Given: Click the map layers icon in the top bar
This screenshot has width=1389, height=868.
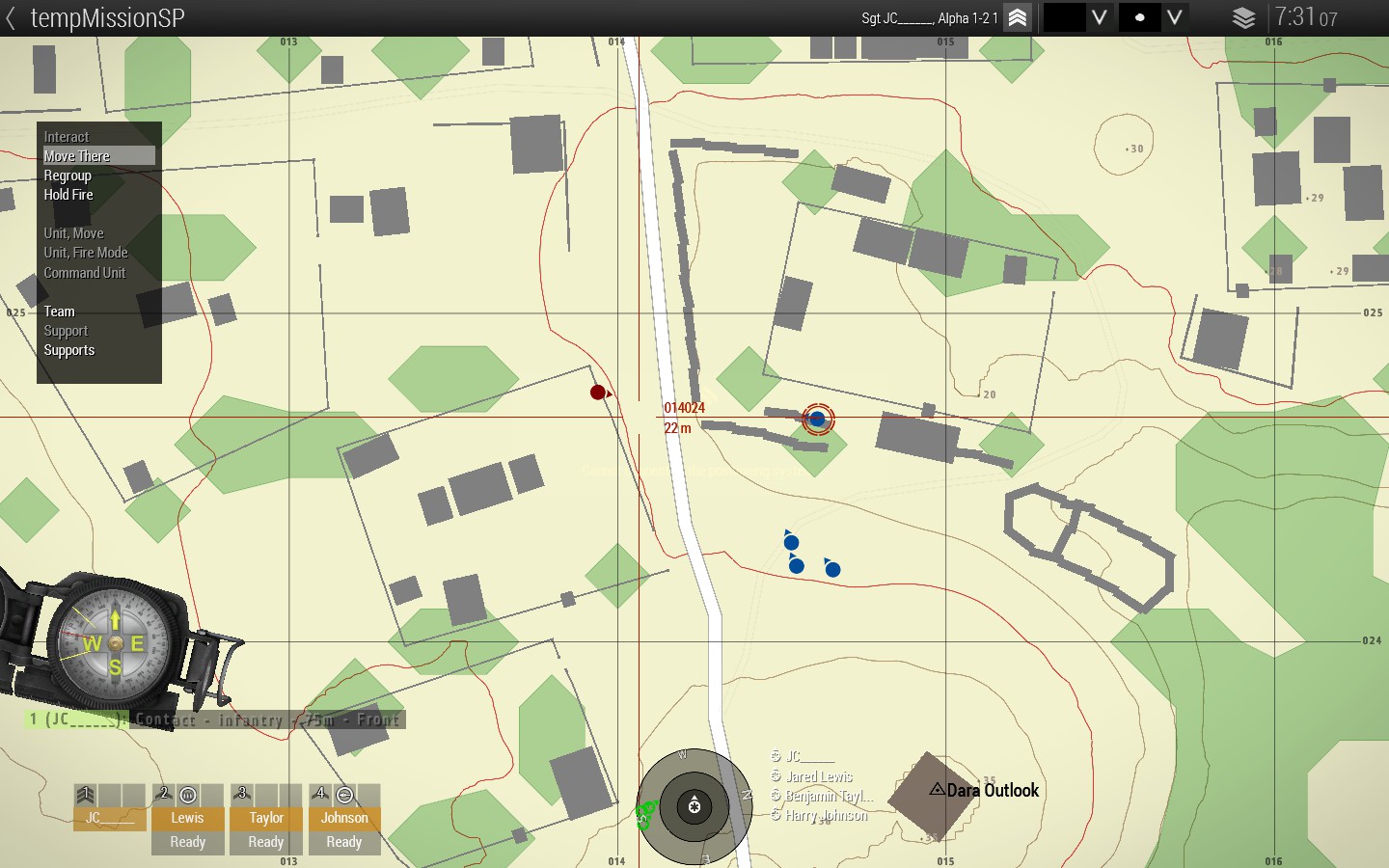Looking at the screenshot, I should point(1243,17).
